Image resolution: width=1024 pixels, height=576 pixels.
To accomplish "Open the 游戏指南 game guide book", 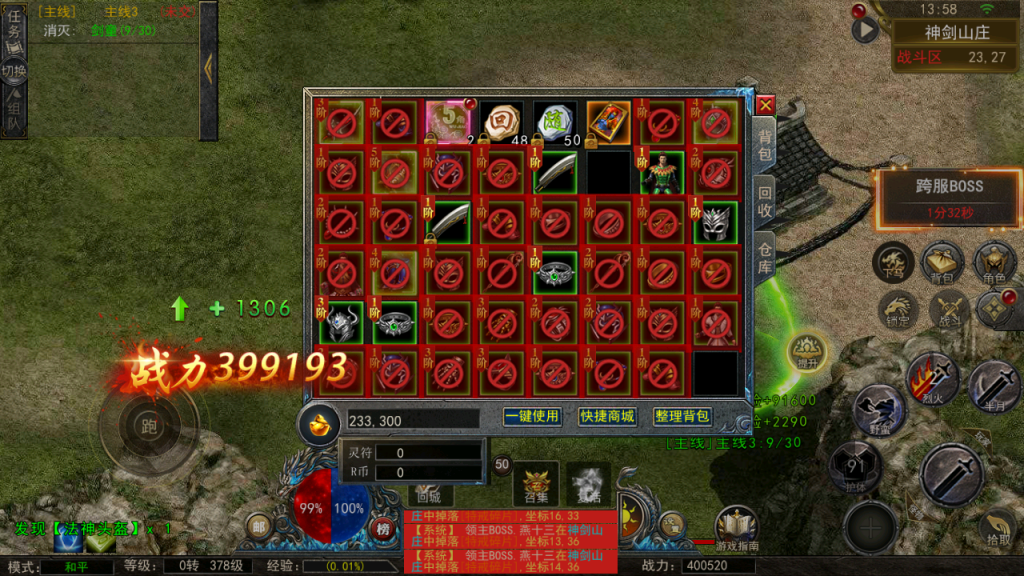I will (736, 528).
